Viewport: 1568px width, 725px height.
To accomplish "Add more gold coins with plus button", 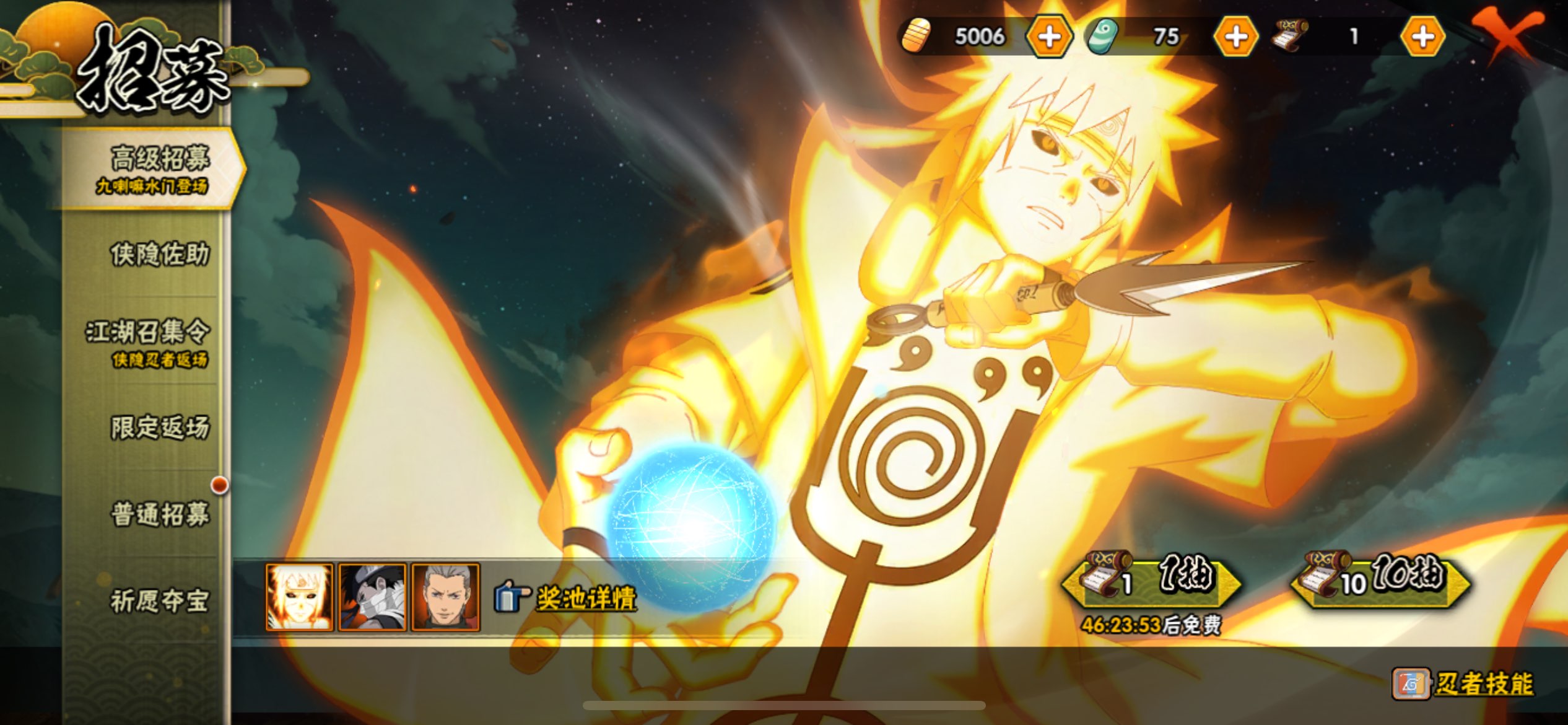I will point(1049,37).
